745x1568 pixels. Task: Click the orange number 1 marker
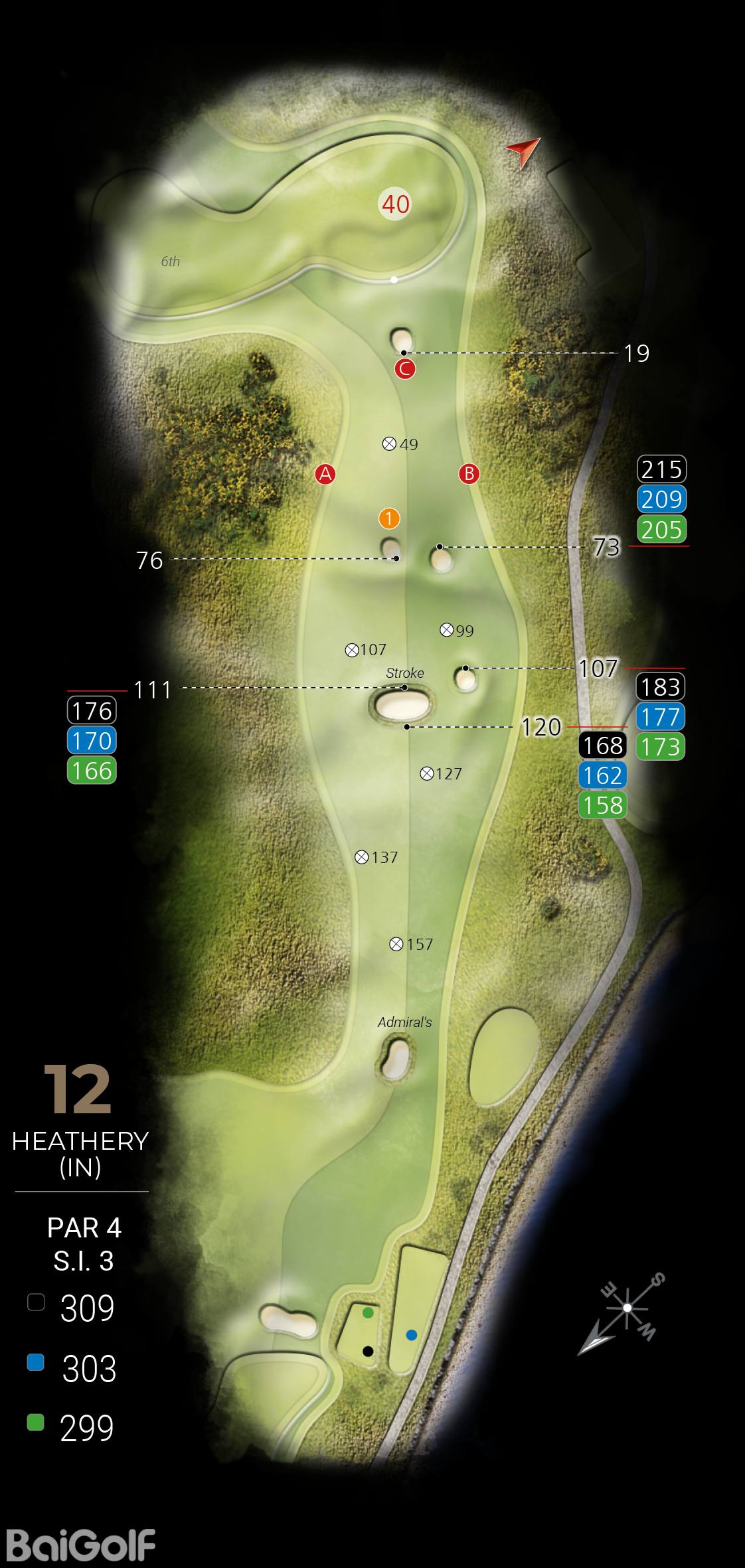point(389,518)
